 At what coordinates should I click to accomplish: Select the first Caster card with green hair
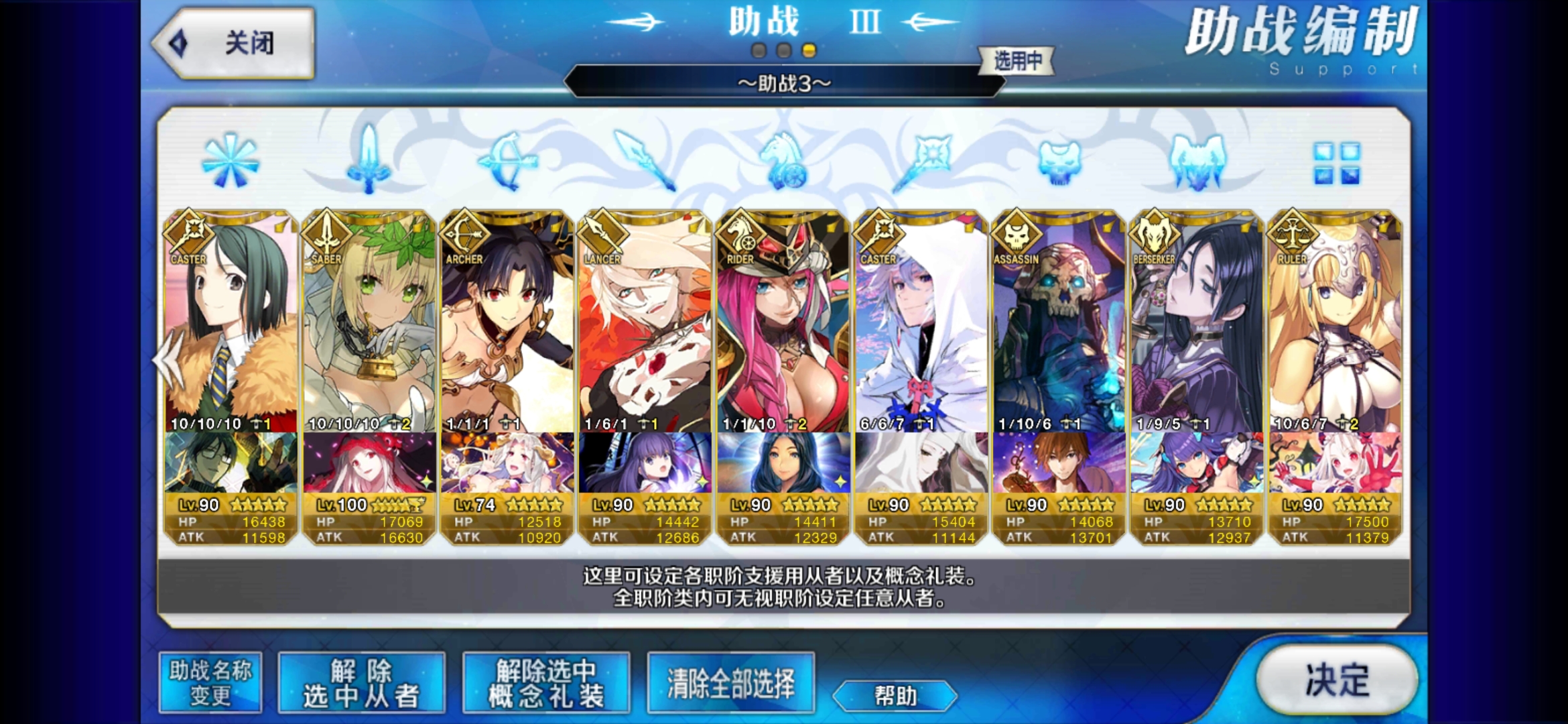tap(231, 322)
